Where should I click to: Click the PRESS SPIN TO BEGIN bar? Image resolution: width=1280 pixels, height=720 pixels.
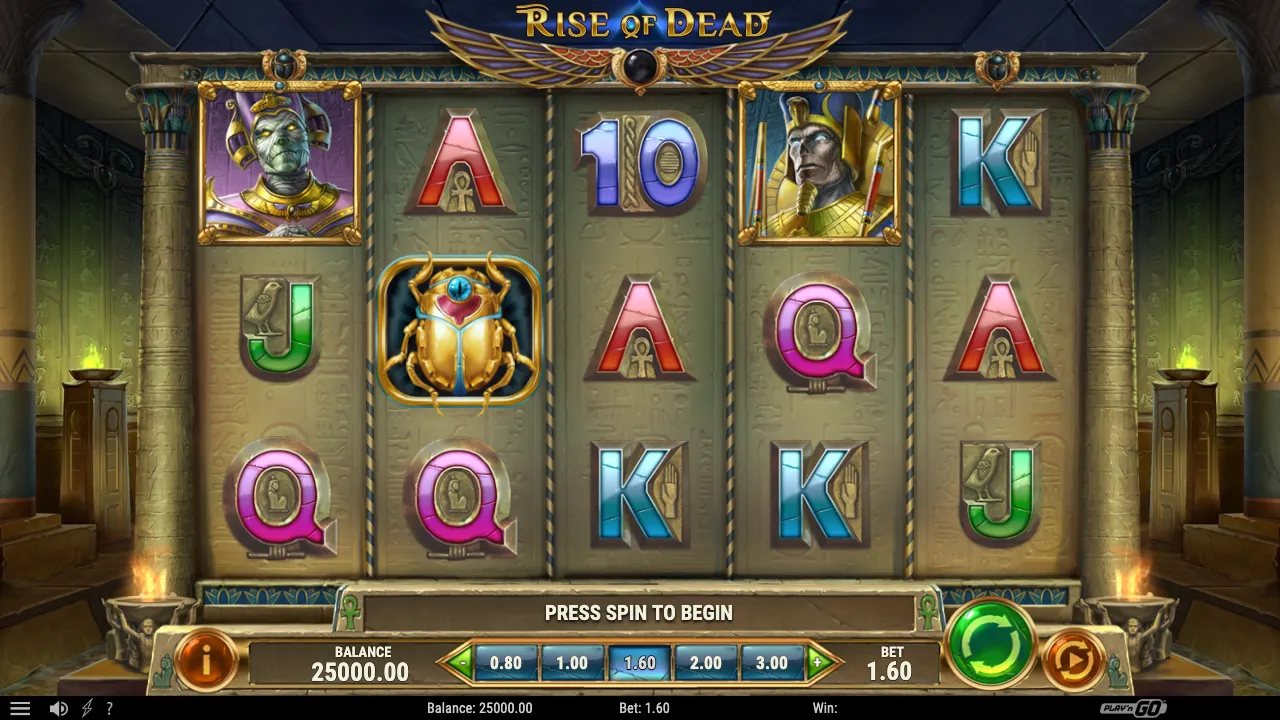pyautogui.click(x=640, y=612)
